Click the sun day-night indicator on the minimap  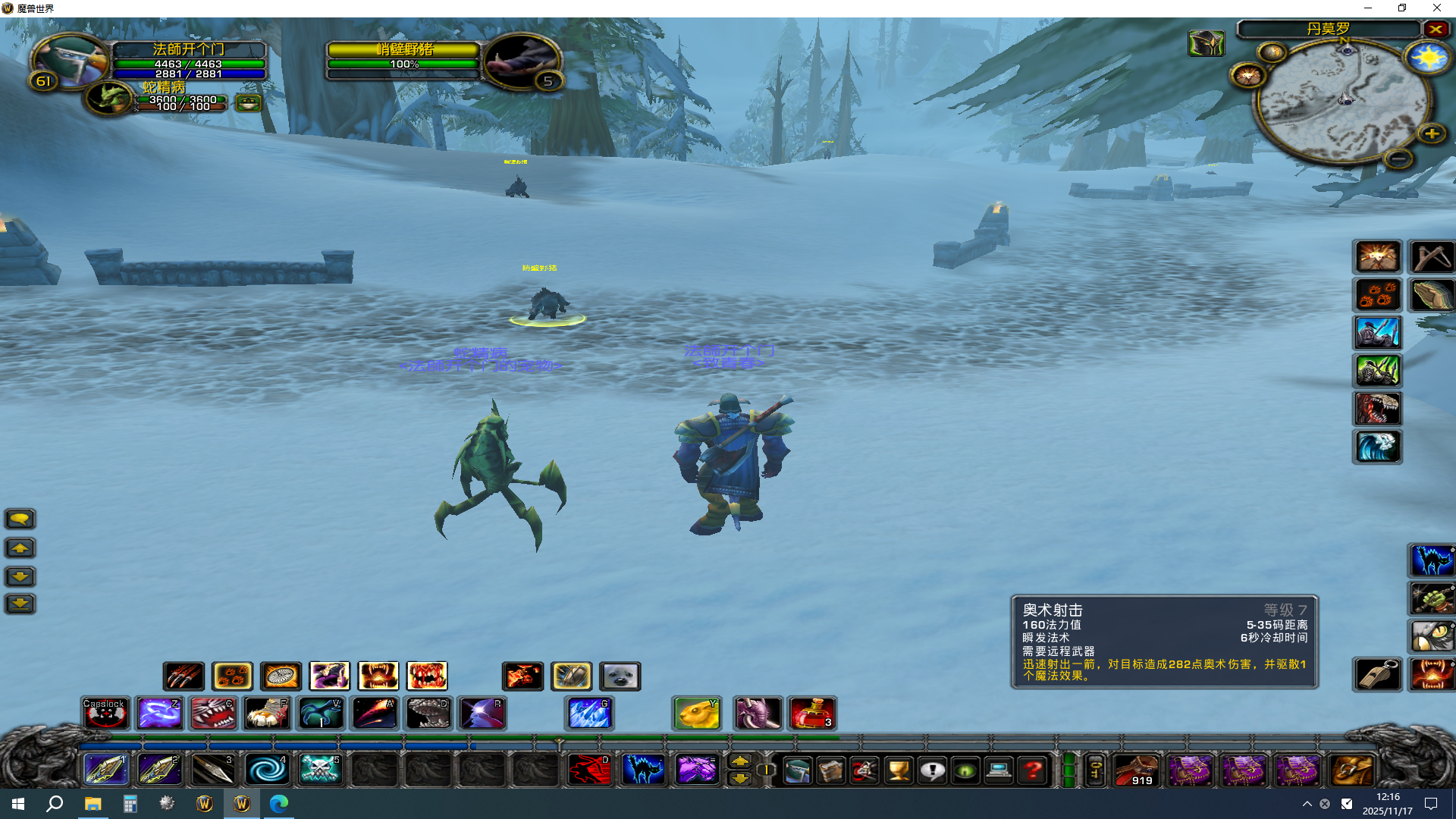point(1427,58)
